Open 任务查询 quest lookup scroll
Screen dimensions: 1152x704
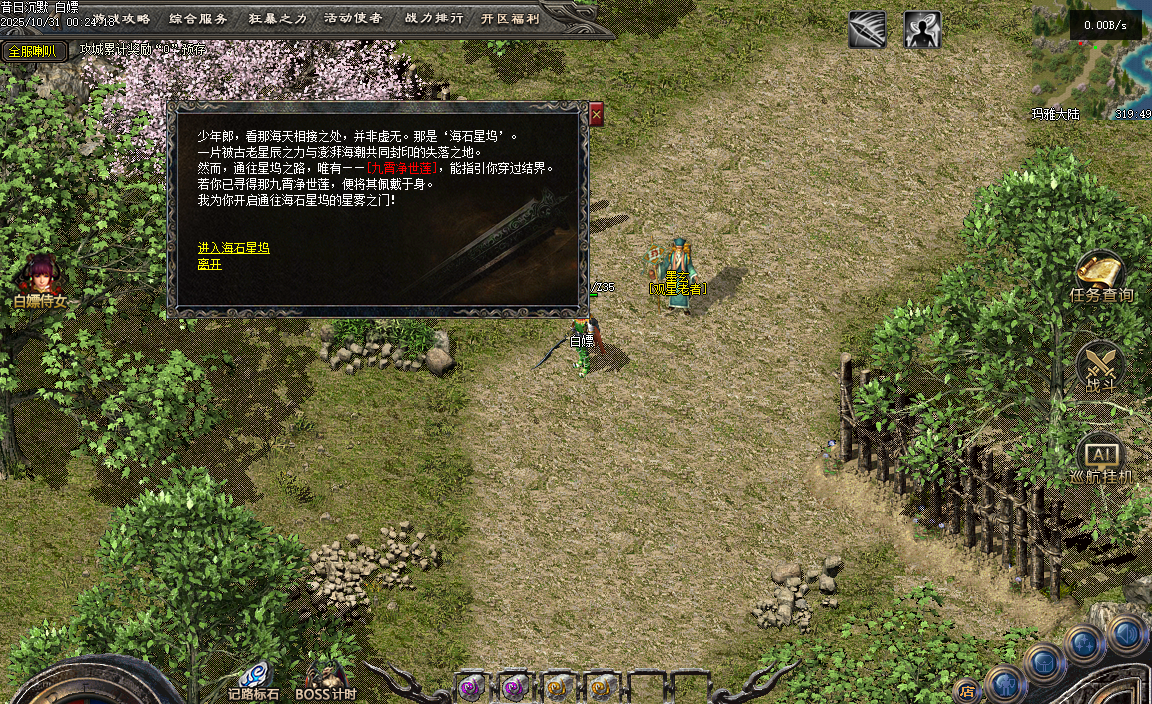(x=1100, y=275)
